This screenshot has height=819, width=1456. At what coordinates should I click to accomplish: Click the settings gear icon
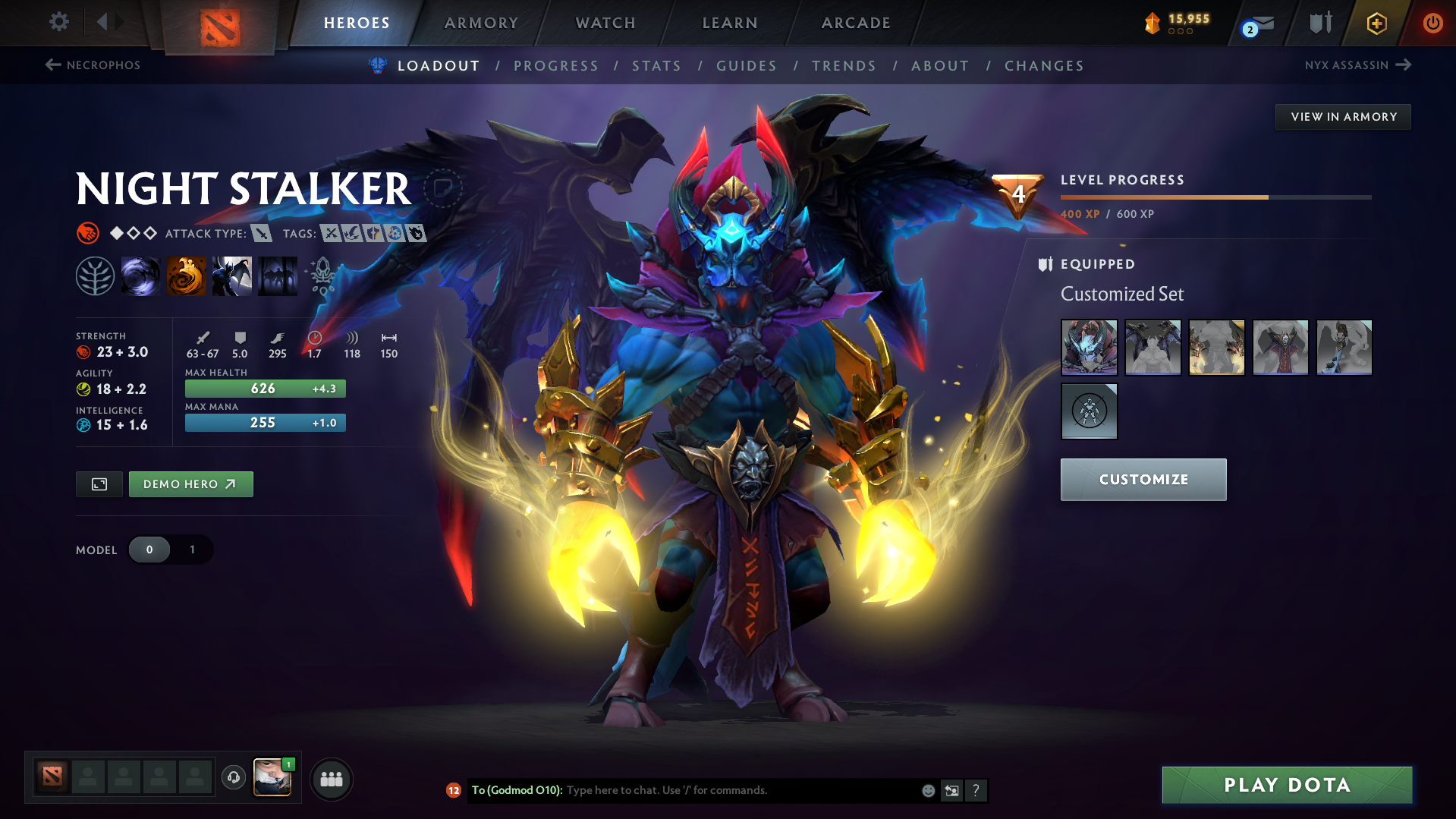pos(58,23)
